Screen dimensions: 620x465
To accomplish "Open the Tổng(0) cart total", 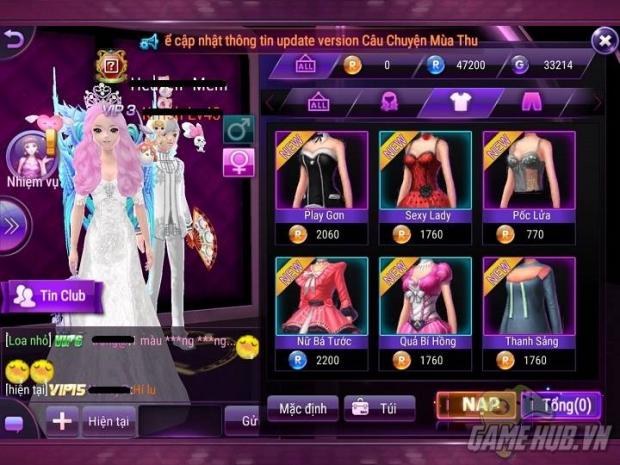I will click(x=560, y=406).
